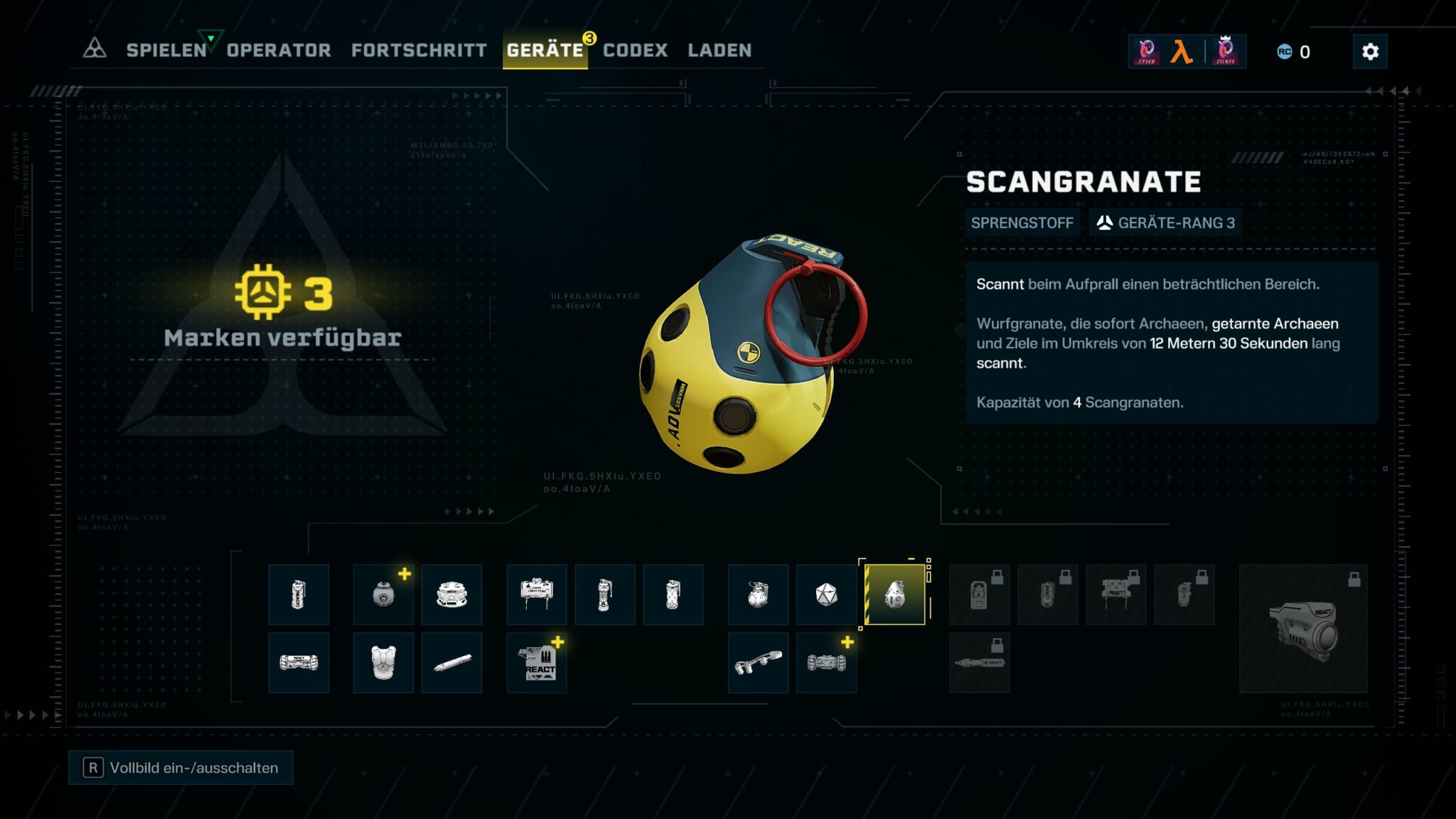Select the REACT ammo pack slot
Viewport: 1456px width, 819px height.
tap(537, 663)
